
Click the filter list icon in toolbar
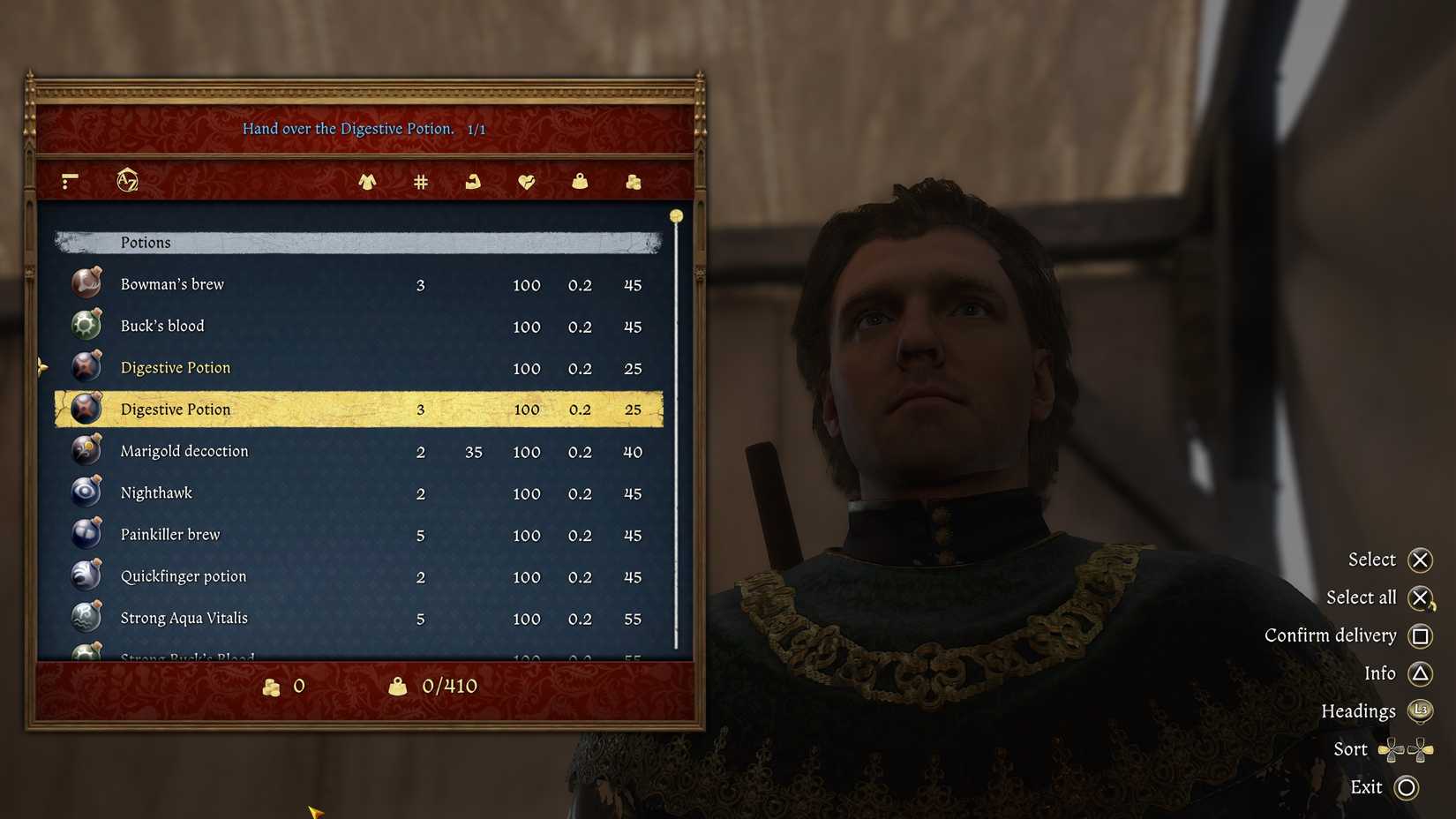(x=70, y=181)
